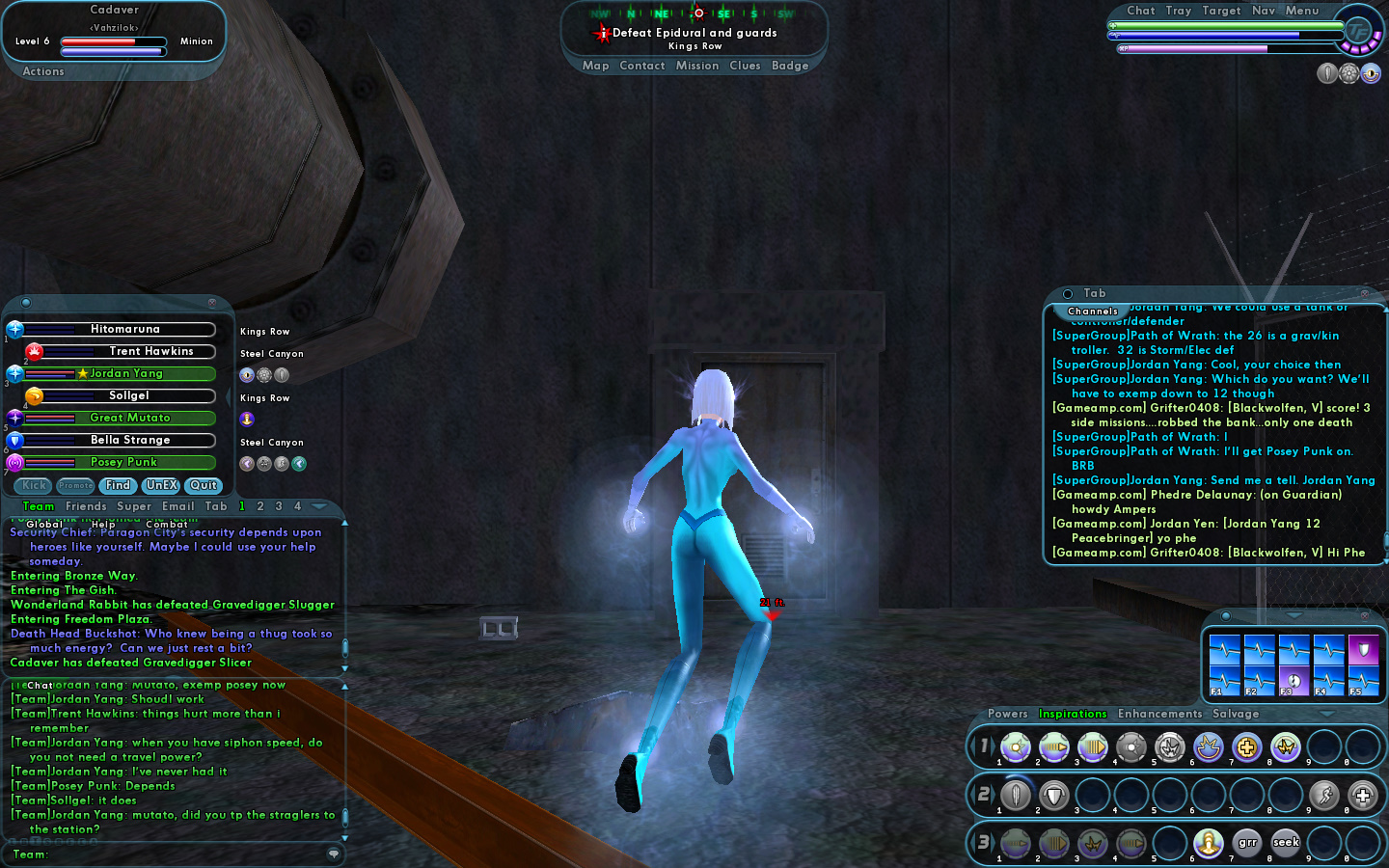Open the Inspirations tab
Screen dimensions: 1389x868
tap(1073, 714)
